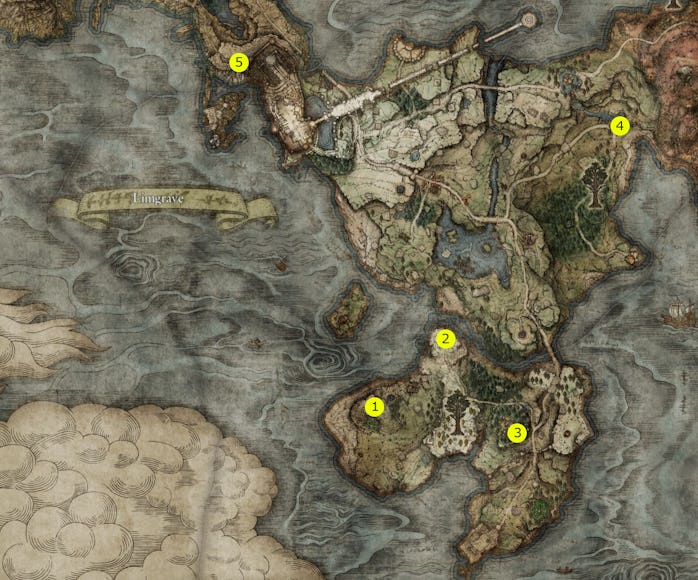Select the marker numbered 4
698x580 pixels.
coord(620,125)
